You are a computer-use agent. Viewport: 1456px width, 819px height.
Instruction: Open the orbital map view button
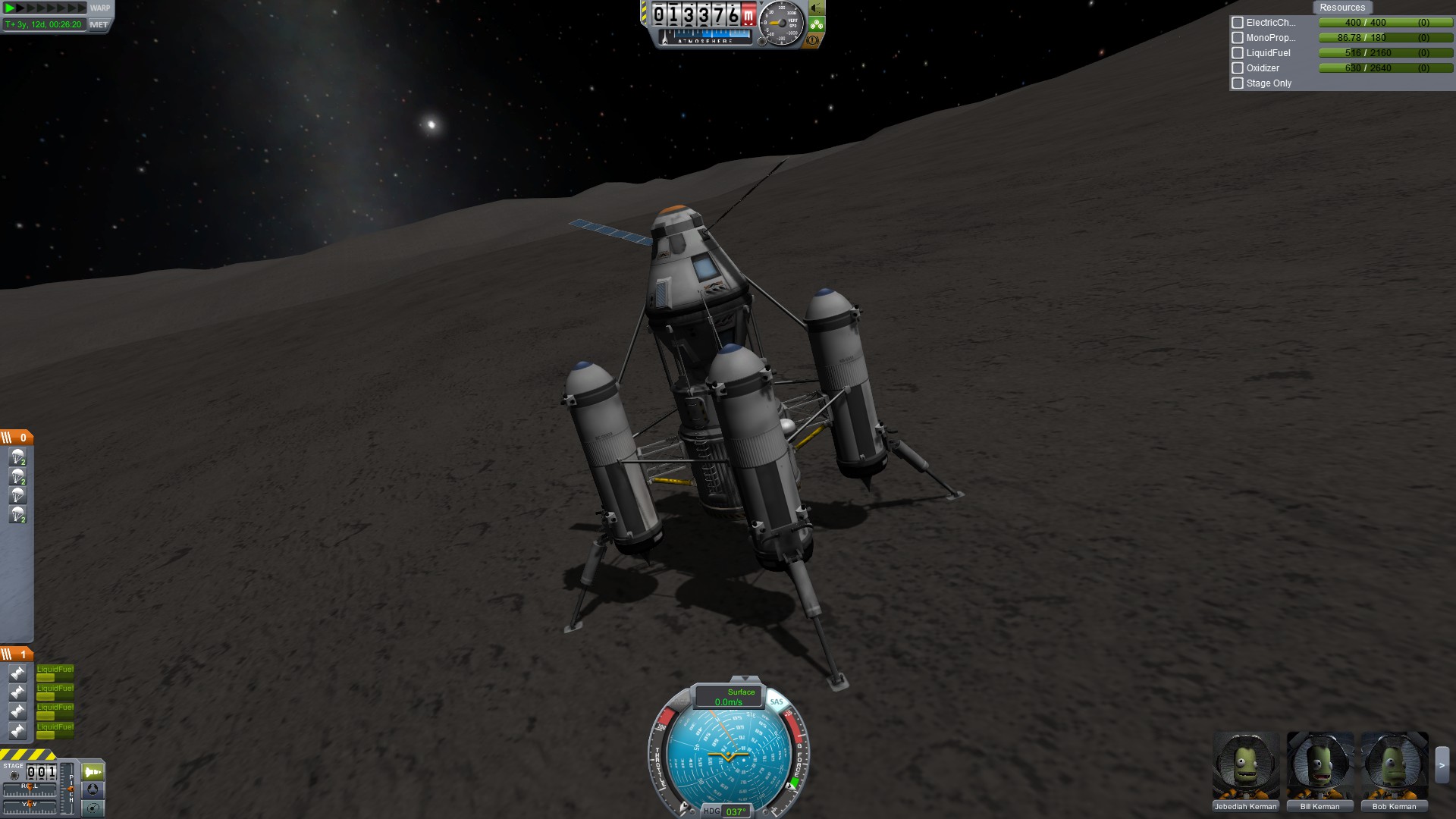pyautogui.click(x=93, y=808)
